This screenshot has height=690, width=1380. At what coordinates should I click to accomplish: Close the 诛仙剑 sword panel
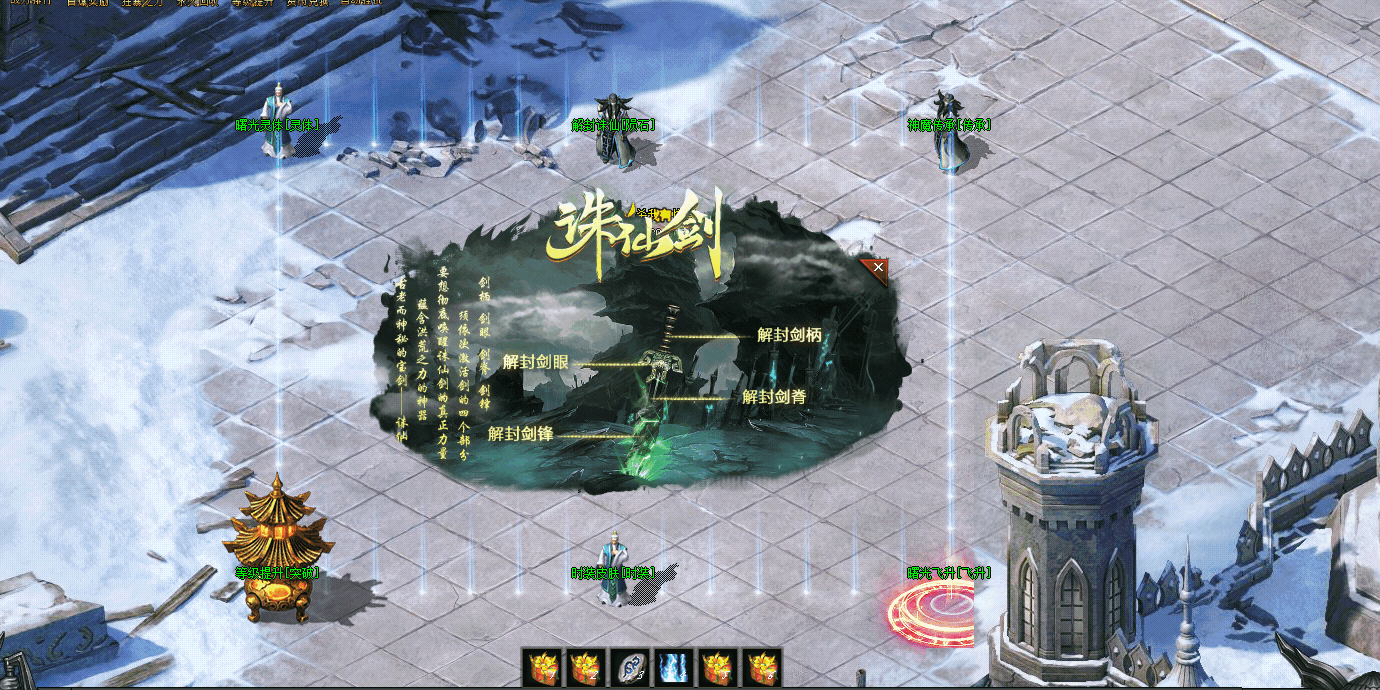877,267
